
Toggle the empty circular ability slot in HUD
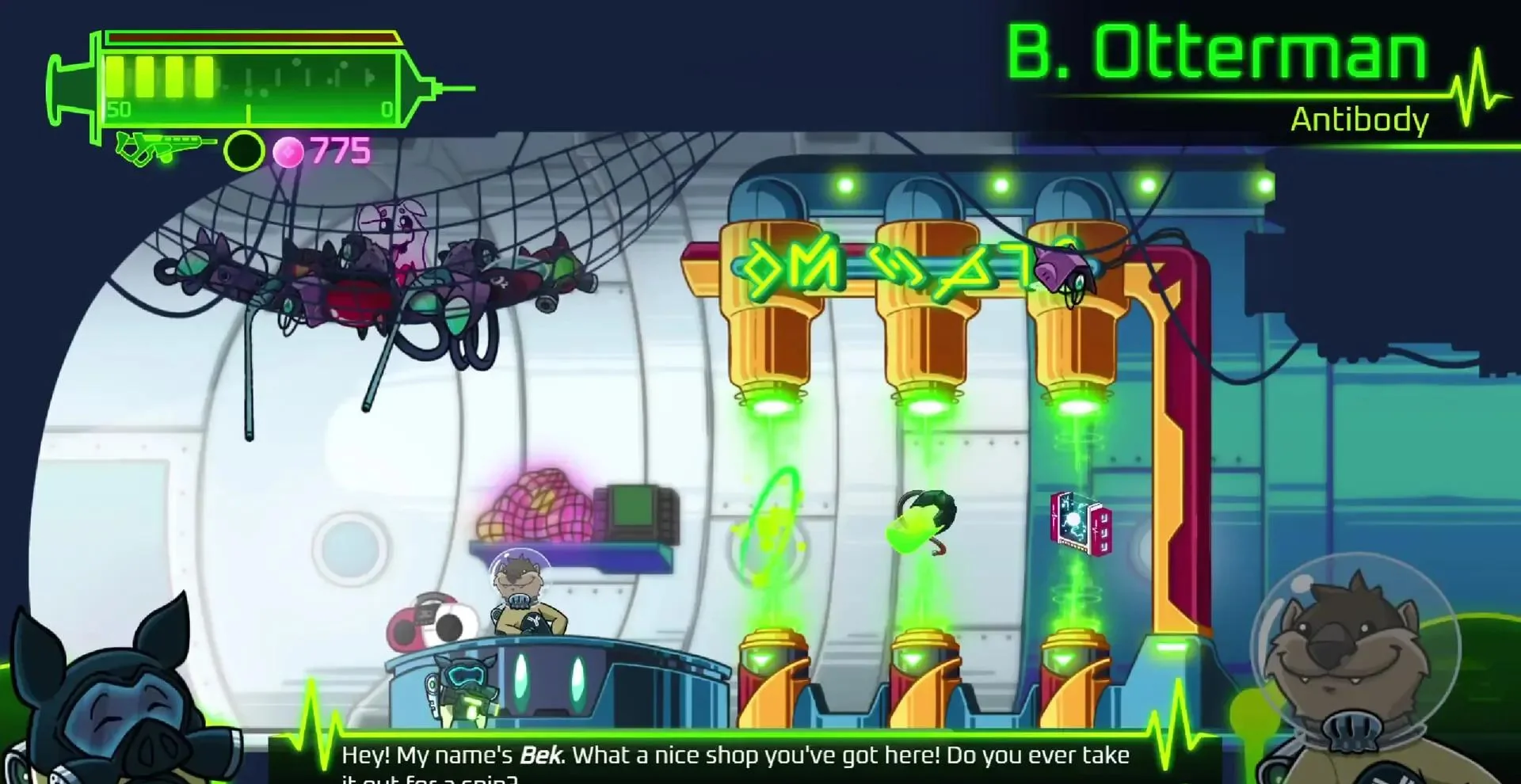(x=244, y=148)
